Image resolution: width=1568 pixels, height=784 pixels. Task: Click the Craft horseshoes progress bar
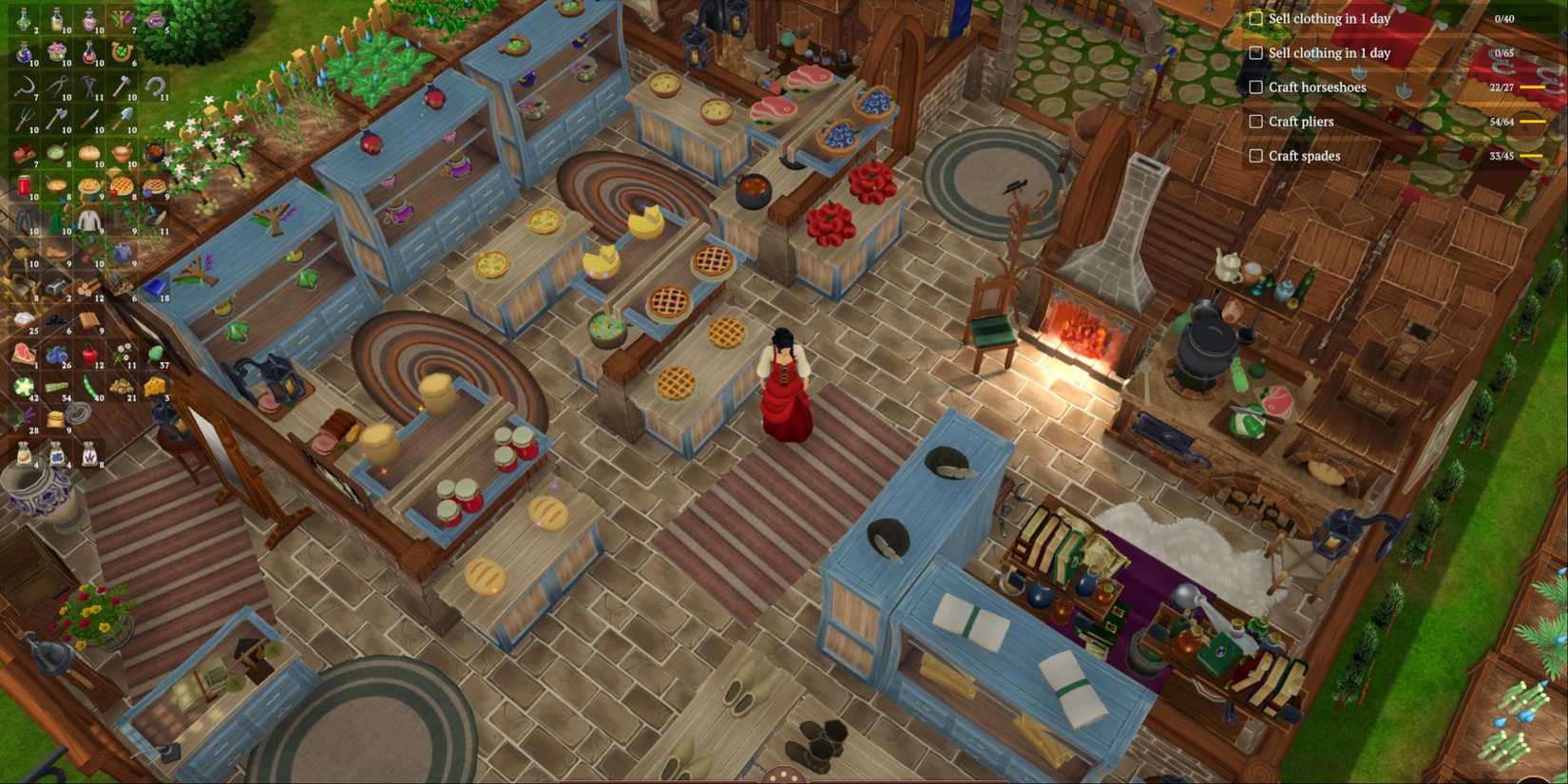point(1530,86)
